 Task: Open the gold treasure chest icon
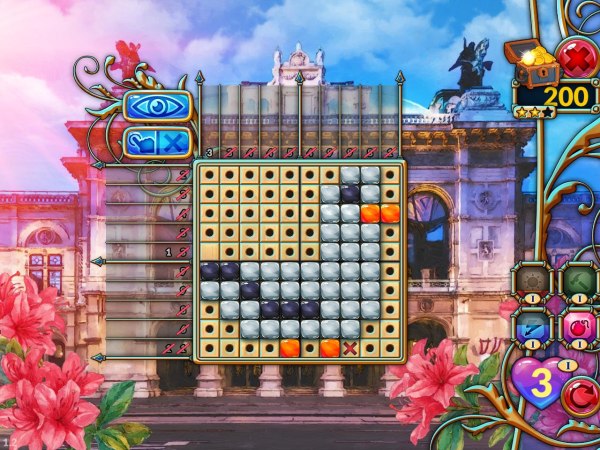point(532,63)
